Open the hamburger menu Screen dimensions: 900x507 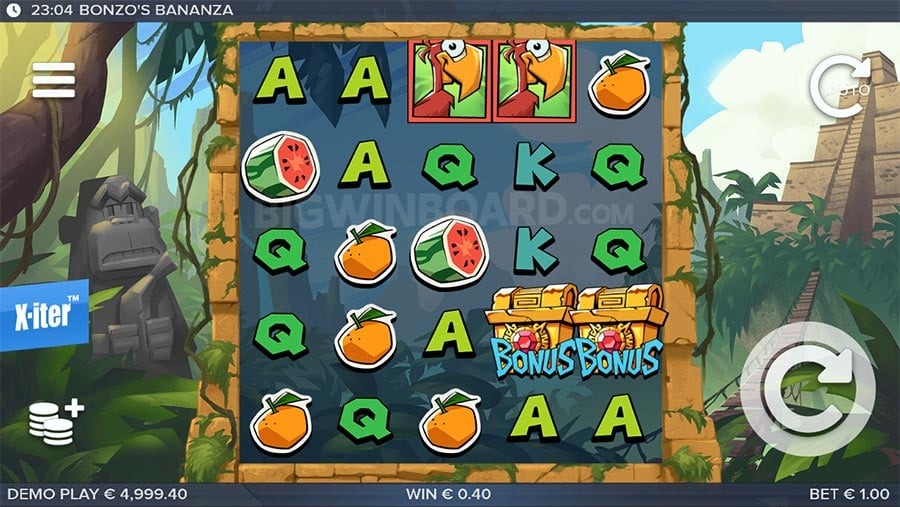[54, 80]
